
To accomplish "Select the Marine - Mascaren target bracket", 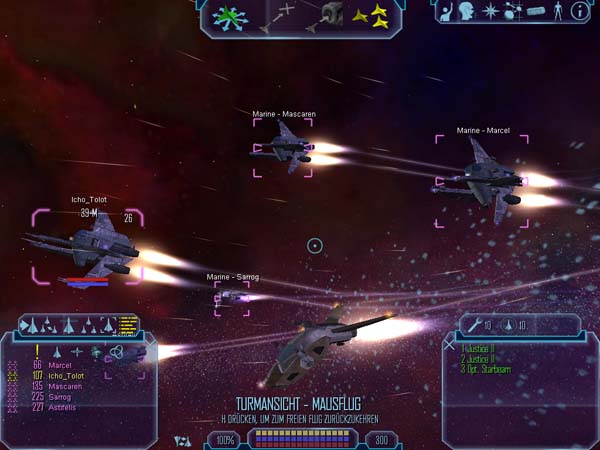I will click(x=284, y=150).
